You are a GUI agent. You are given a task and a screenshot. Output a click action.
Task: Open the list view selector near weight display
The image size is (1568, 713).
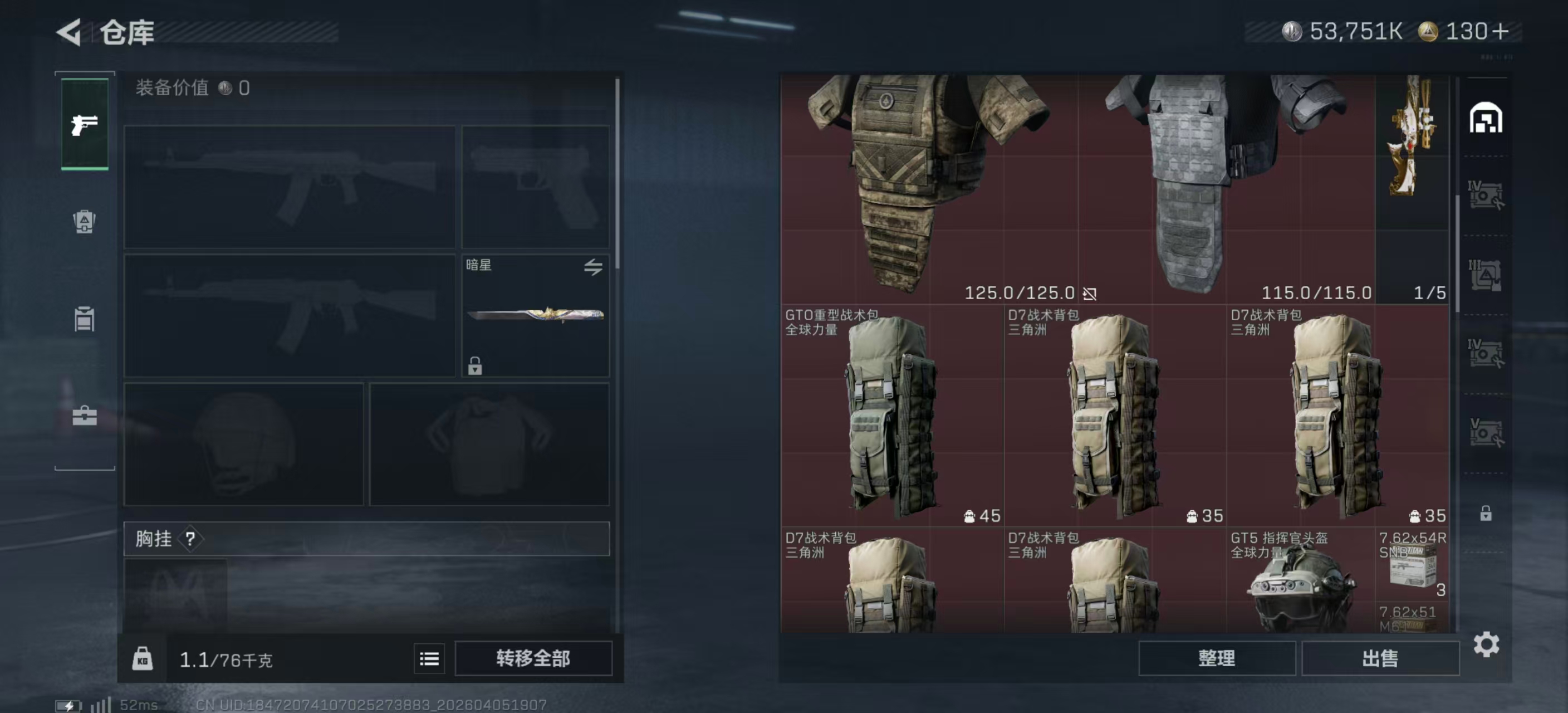click(x=429, y=659)
